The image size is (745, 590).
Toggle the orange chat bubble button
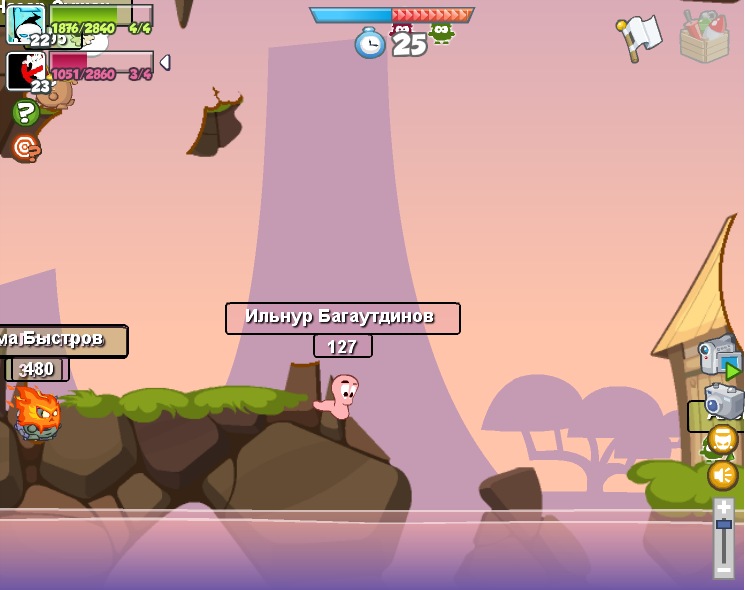point(722,439)
